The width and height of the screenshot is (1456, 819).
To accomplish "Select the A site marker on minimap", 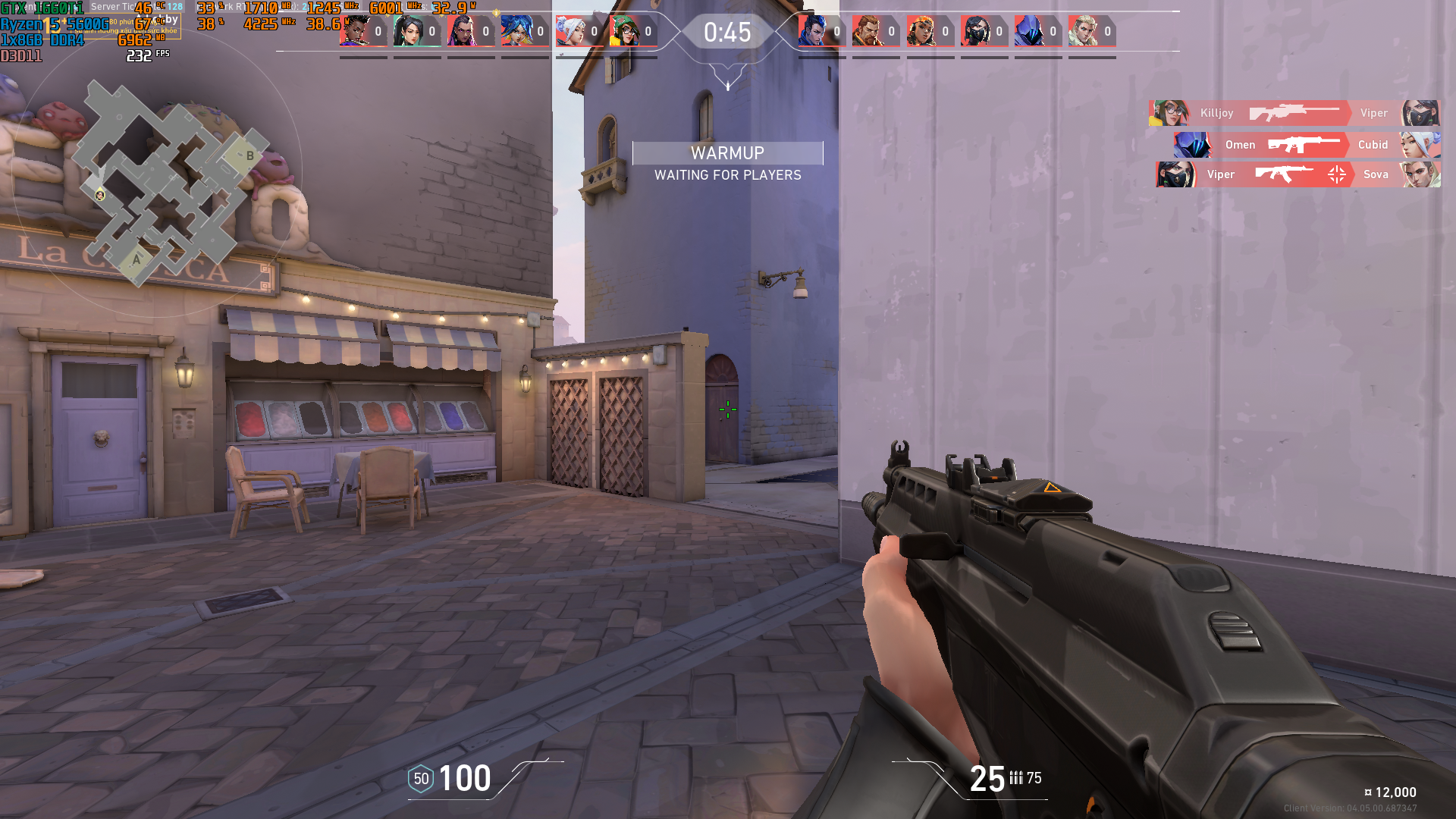I will (x=136, y=260).
